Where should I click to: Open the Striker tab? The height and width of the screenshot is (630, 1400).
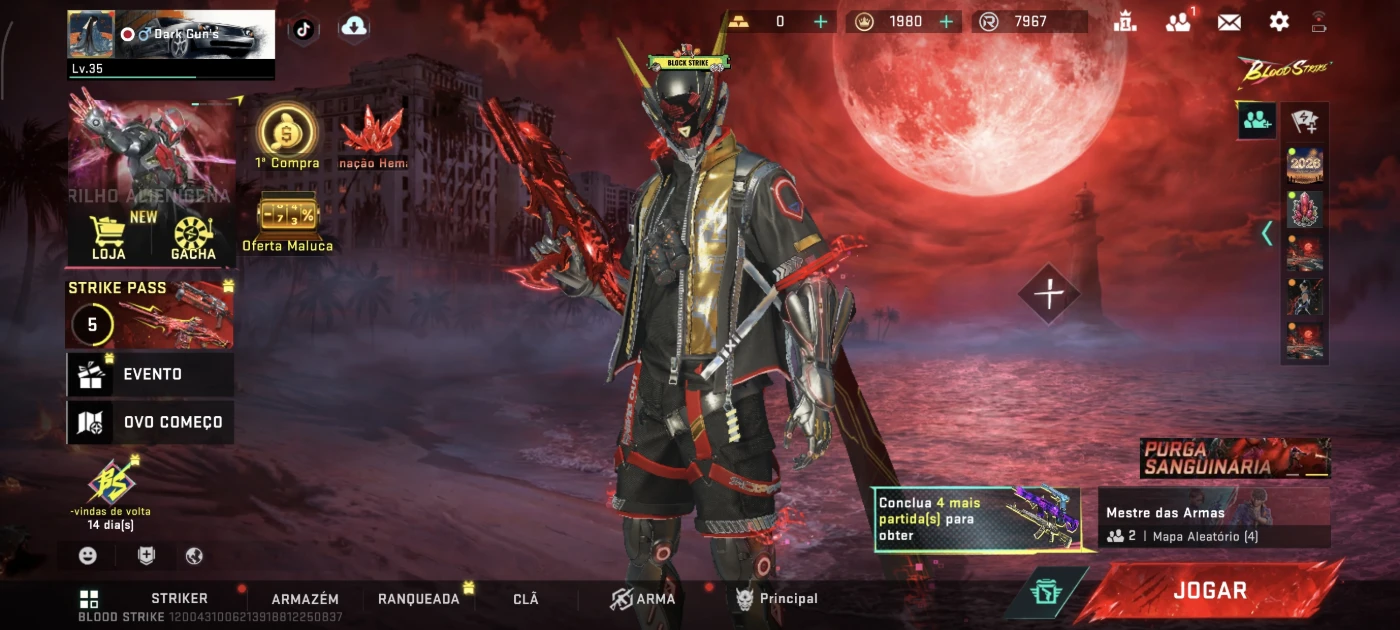(179, 598)
